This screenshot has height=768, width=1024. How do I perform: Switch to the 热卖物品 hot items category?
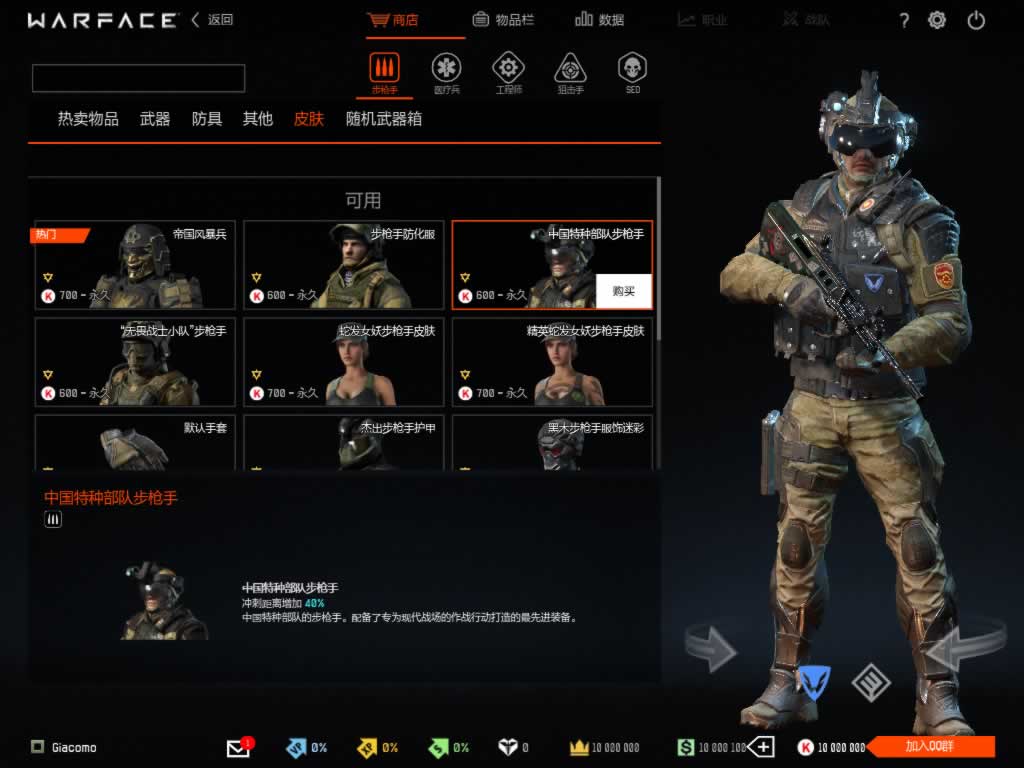point(88,119)
